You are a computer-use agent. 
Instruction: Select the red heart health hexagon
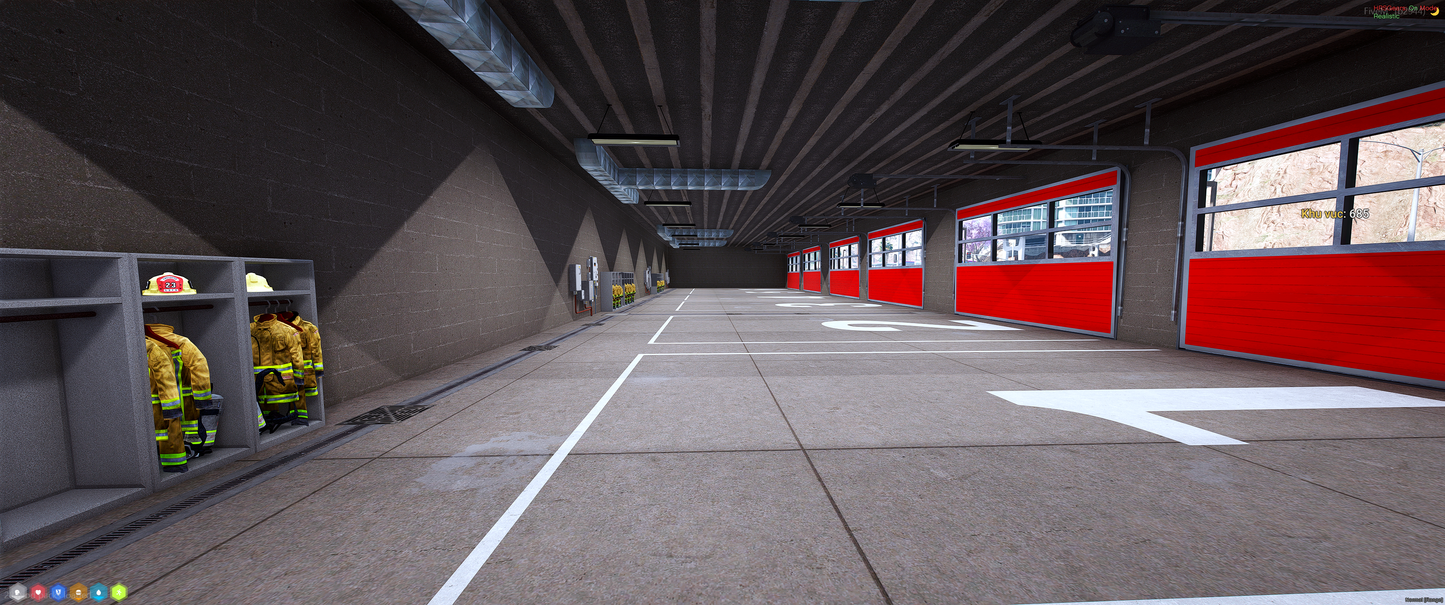38,592
